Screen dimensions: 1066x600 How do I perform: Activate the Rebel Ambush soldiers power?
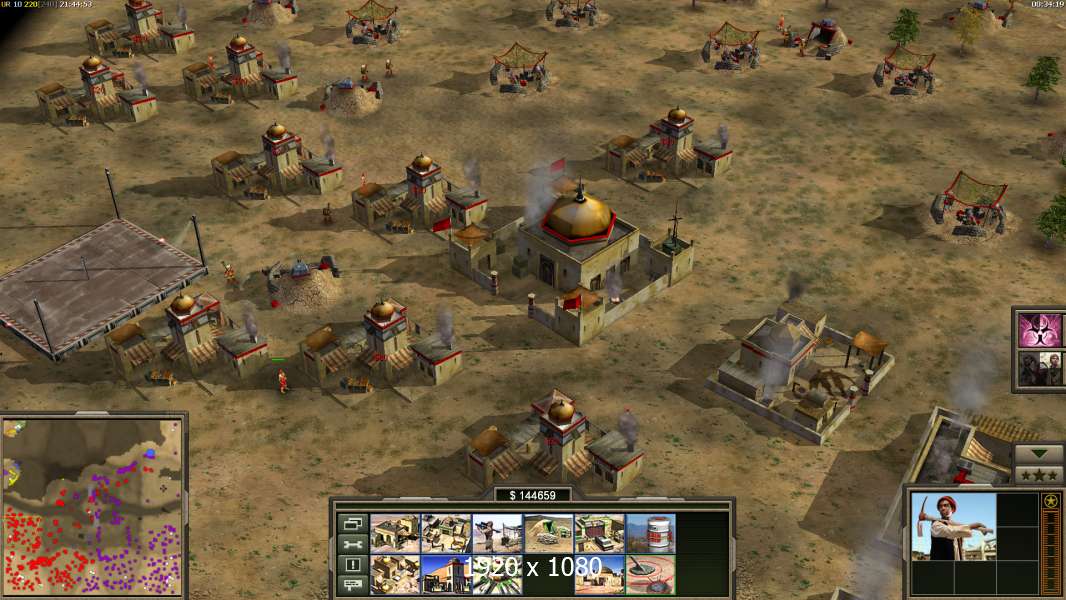tap(1041, 367)
